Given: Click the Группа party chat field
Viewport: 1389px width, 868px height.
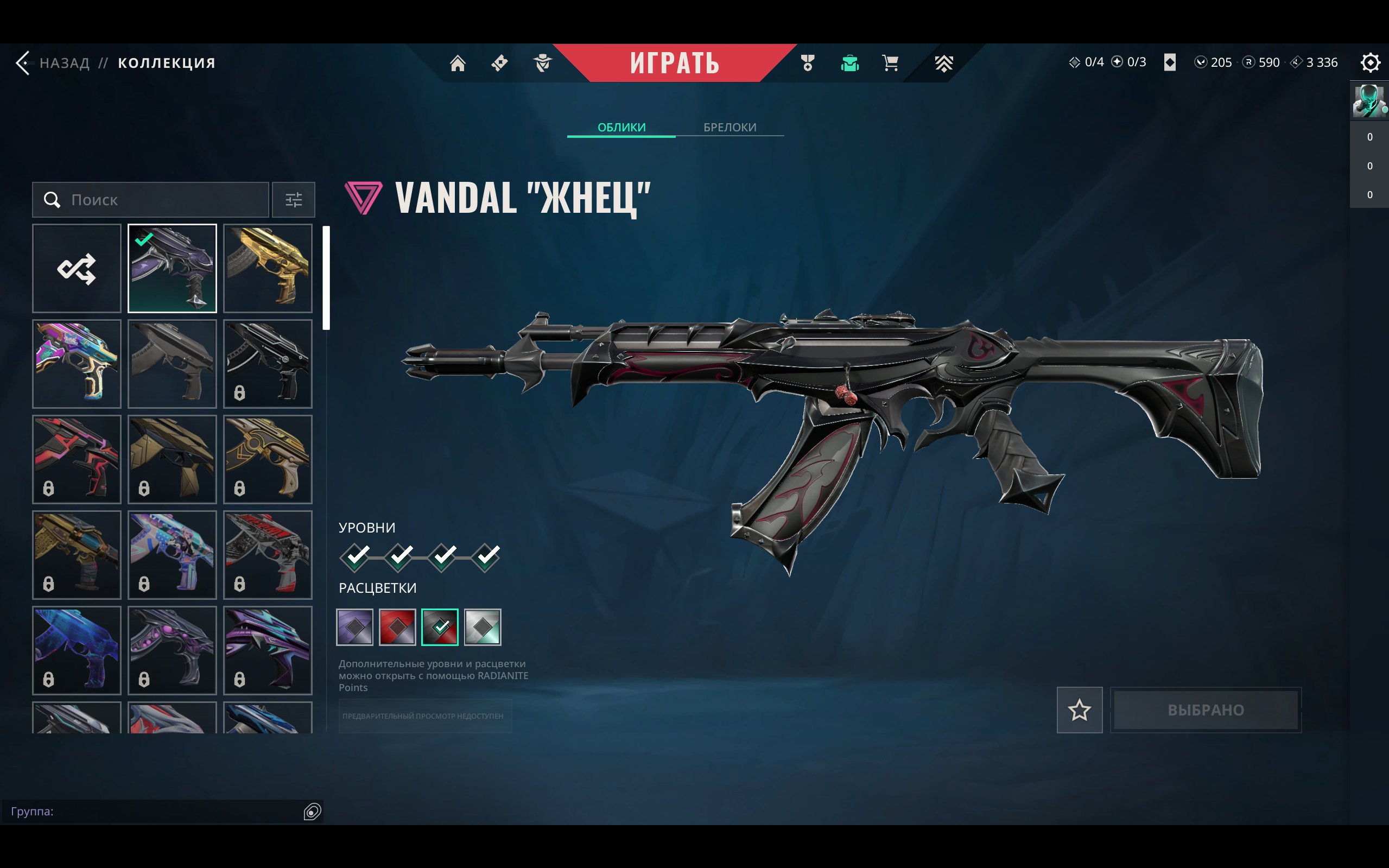Looking at the screenshot, I should (x=155, y=811).
